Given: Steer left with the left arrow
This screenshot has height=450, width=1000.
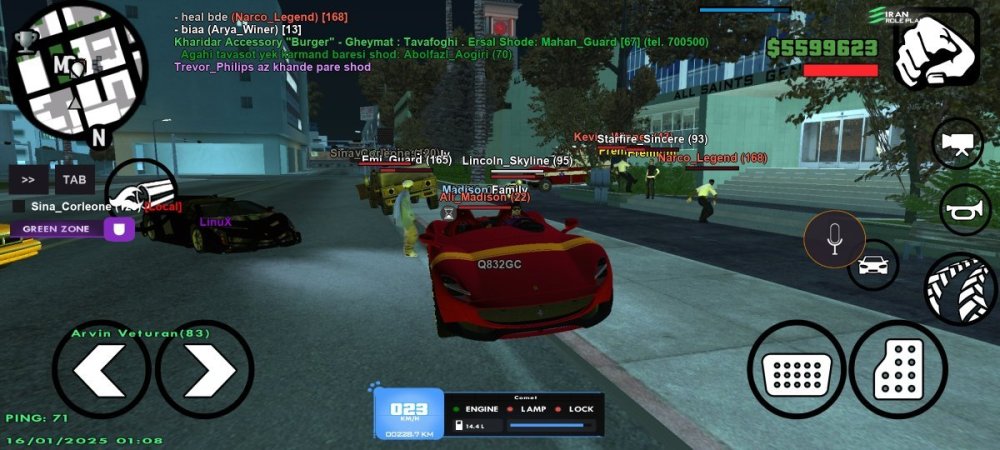Looking at the screenshot, I should pyautogui.click(x=101, y=369).
